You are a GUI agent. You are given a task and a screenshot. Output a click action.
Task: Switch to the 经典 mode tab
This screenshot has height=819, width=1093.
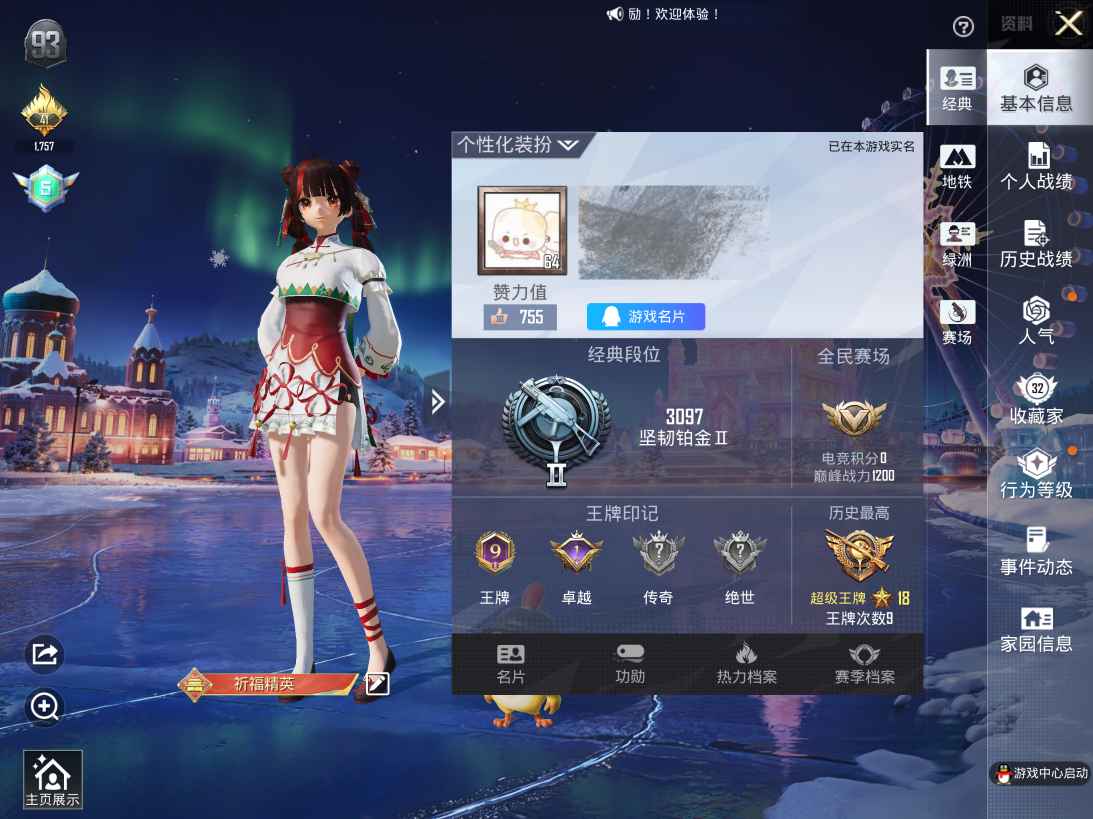pos(957,88)
